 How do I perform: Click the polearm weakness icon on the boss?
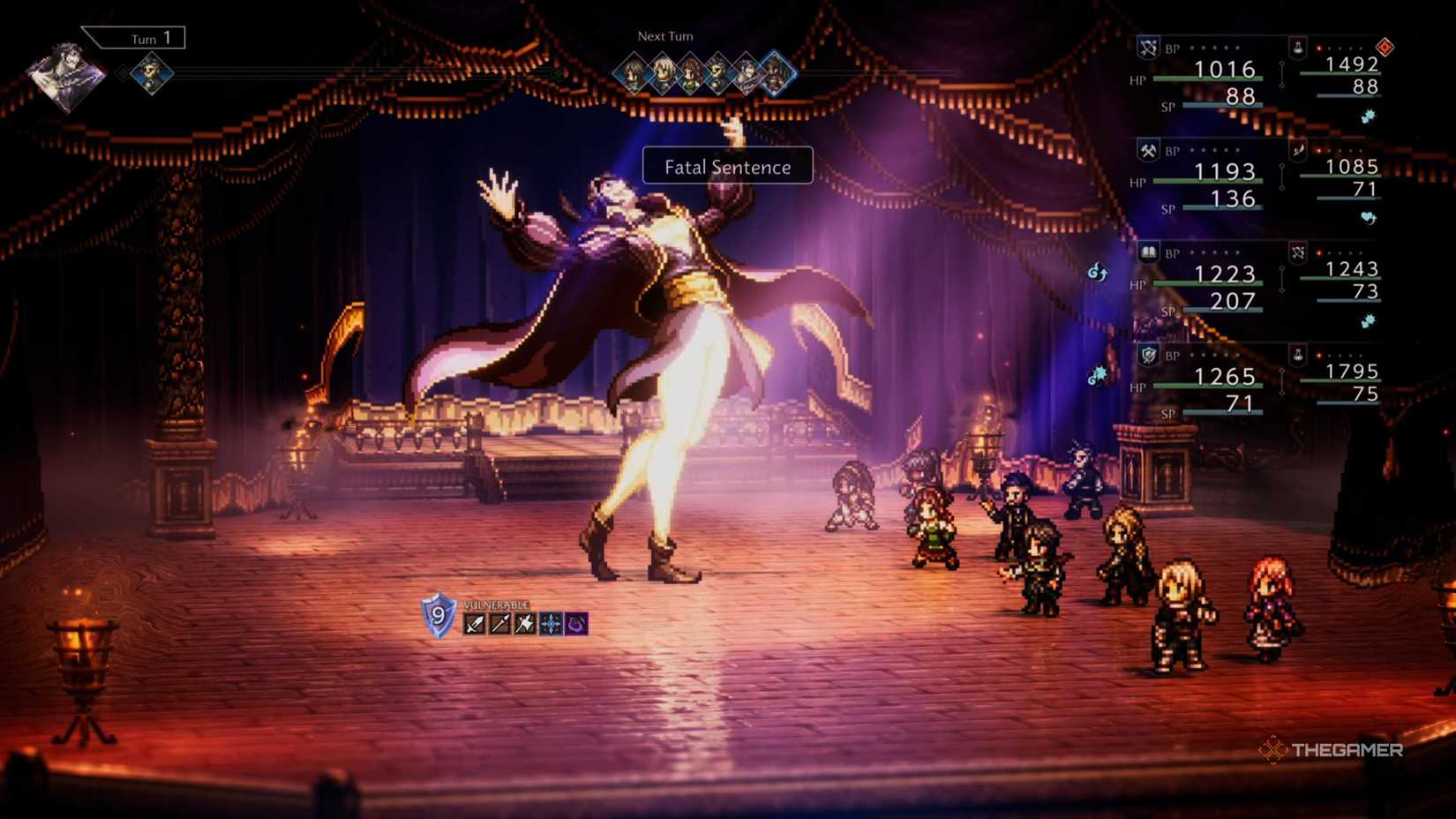(x=499, y=623)
